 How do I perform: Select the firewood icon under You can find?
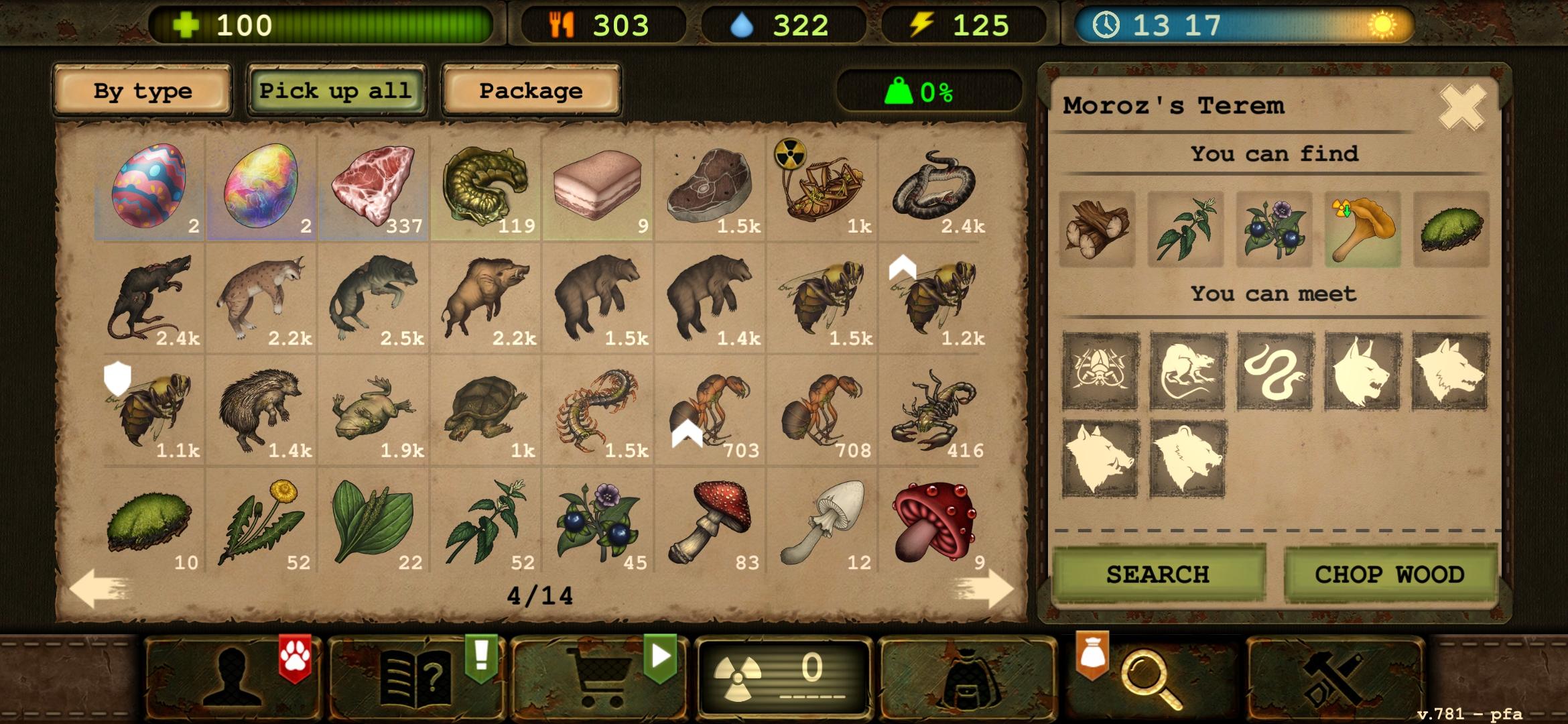click(x=1097, y=229)
